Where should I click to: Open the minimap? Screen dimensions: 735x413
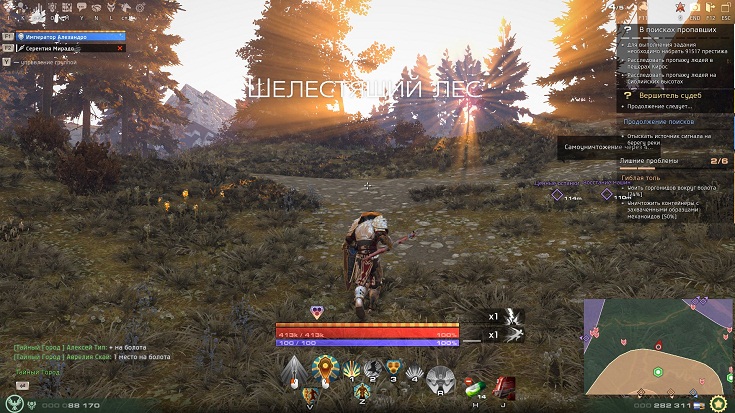point(658,345)
